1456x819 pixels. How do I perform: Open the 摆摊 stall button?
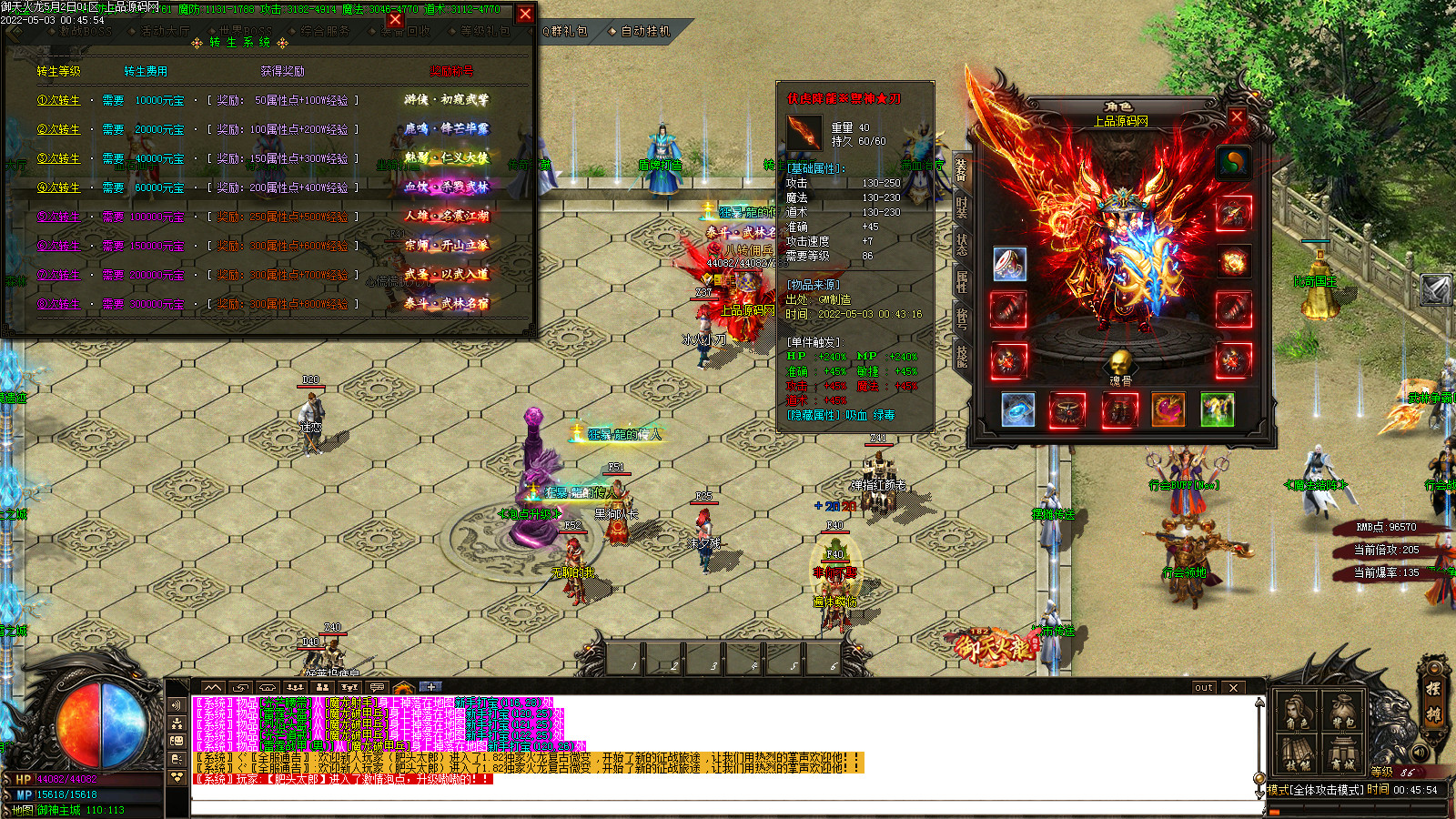tap(1432, 701)
